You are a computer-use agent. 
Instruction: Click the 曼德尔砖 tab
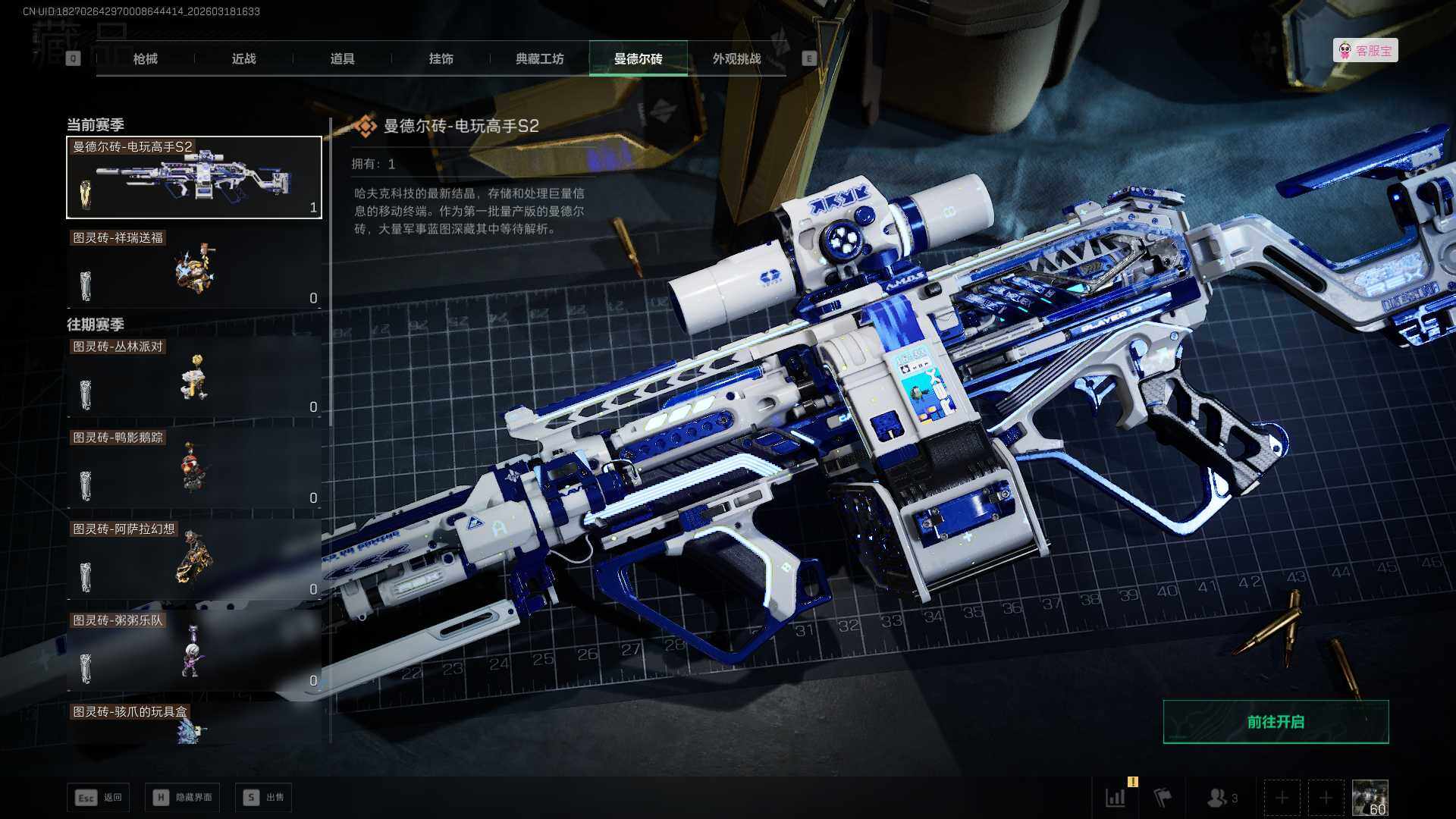coord(638,58)
